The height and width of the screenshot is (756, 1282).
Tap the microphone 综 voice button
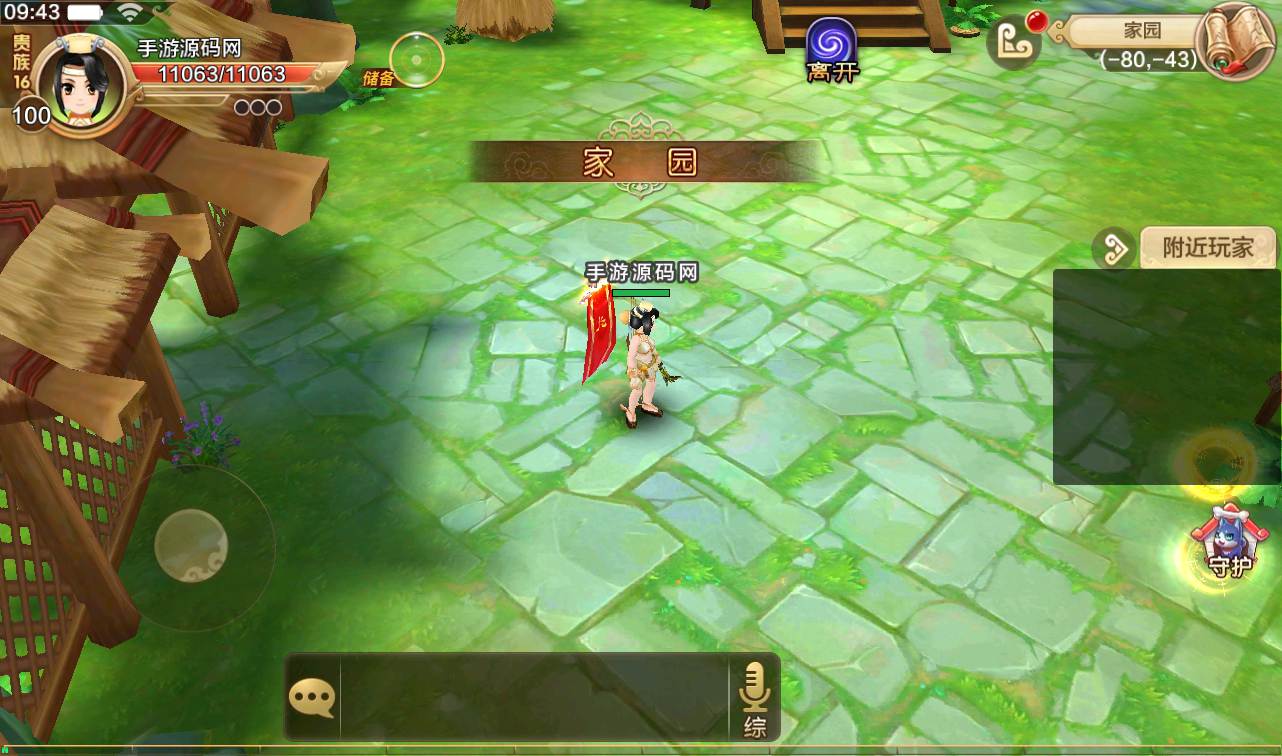click(755, 698)
